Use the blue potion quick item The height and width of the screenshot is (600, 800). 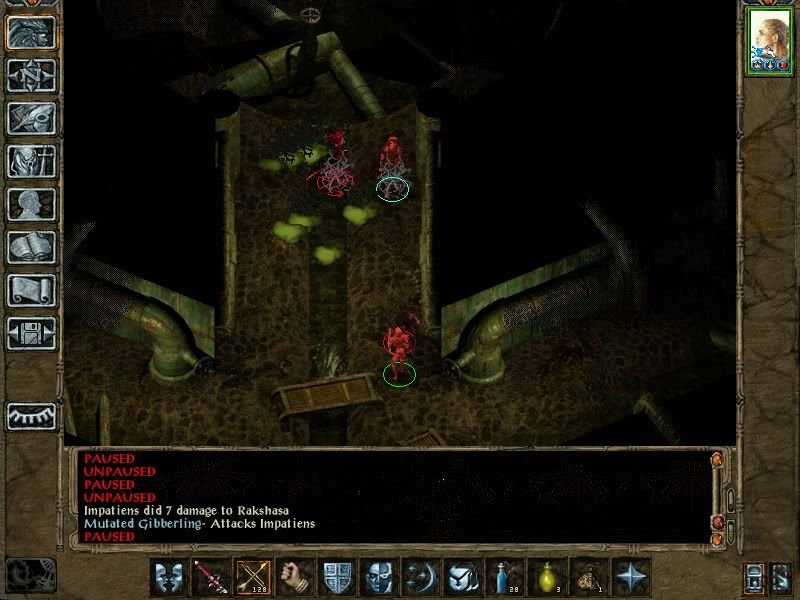point(505,578)
